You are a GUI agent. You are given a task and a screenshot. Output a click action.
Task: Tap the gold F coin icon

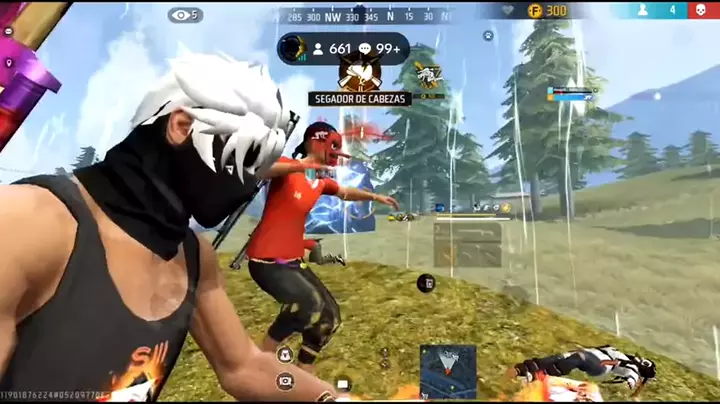click(535, 10)
